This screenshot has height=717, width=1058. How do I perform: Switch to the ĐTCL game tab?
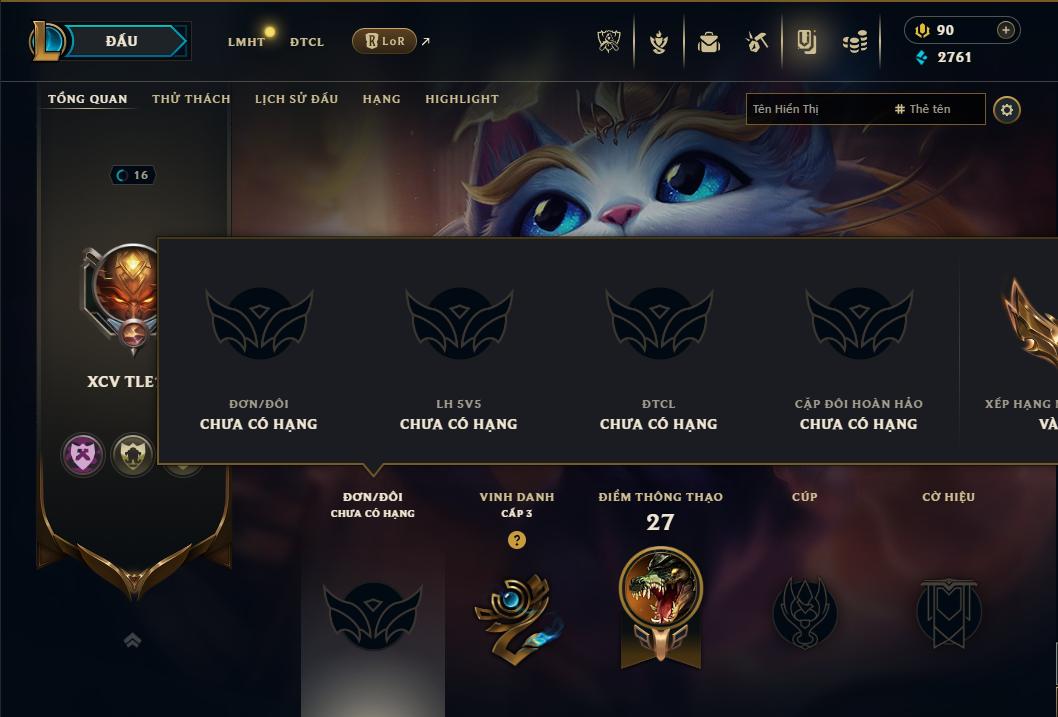(x=307, y=42)
